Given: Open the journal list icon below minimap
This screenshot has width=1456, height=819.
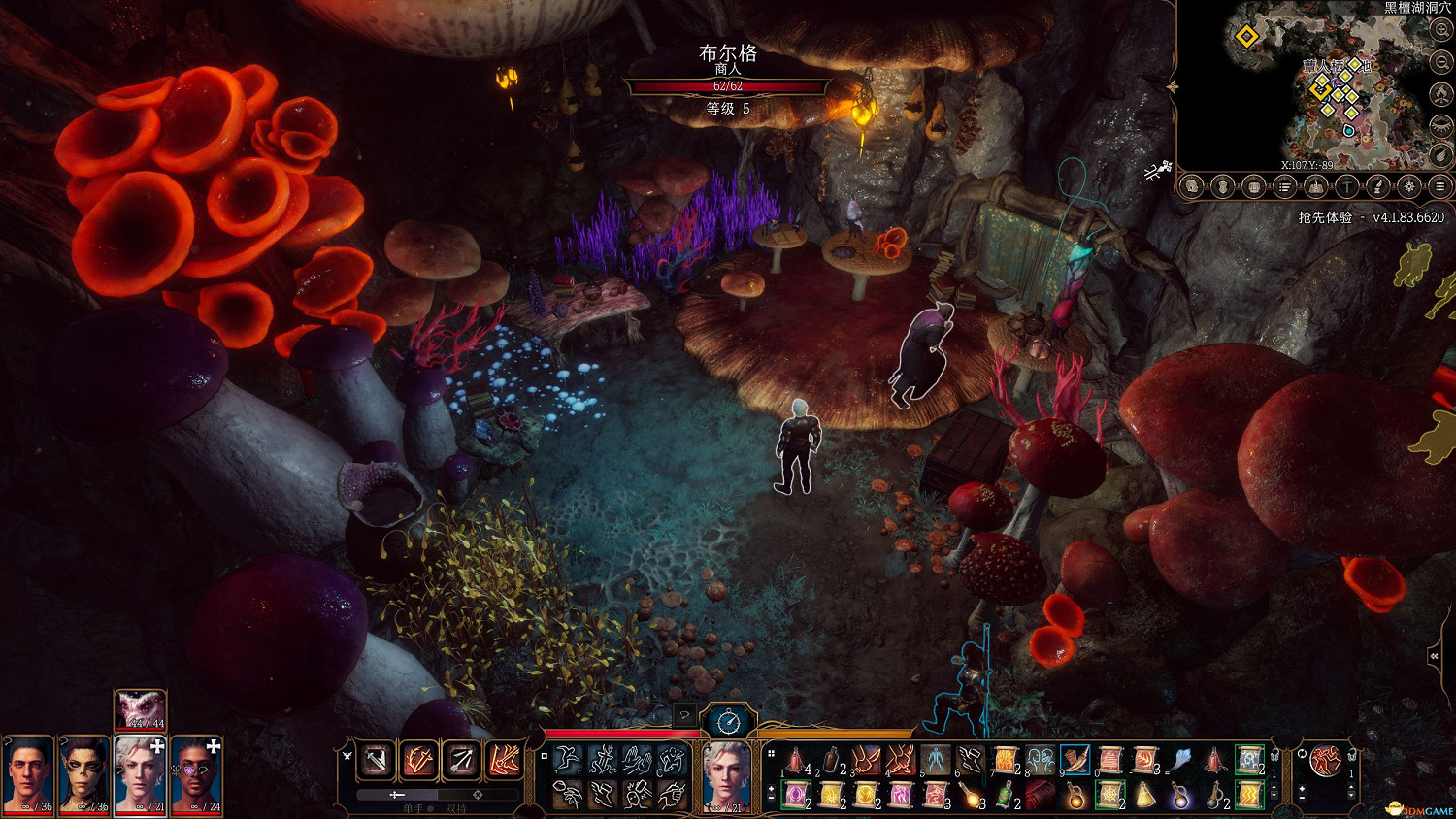Looking at the screenshot, I should [x=1284, y=186].
